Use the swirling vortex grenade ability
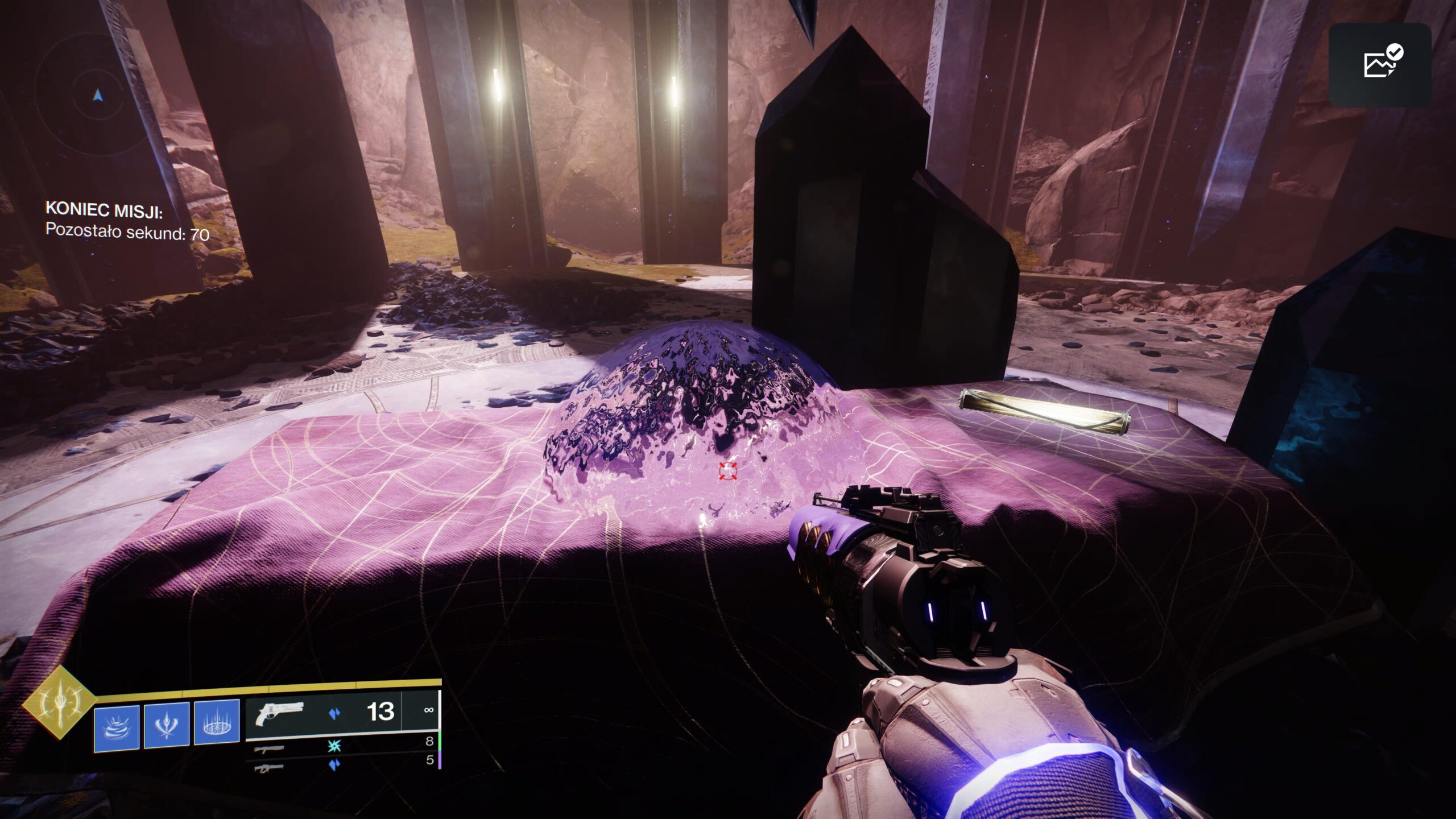 coord(117,728)
